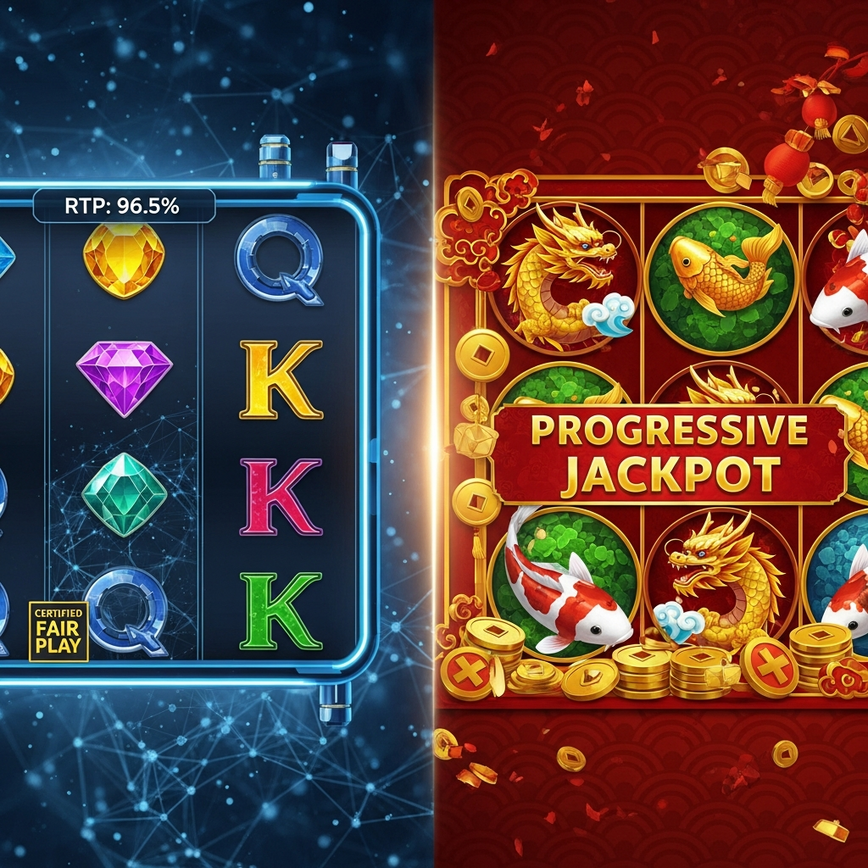
Task: Open the Certified Fair Play badge
Action: click(x=59, y=631)
